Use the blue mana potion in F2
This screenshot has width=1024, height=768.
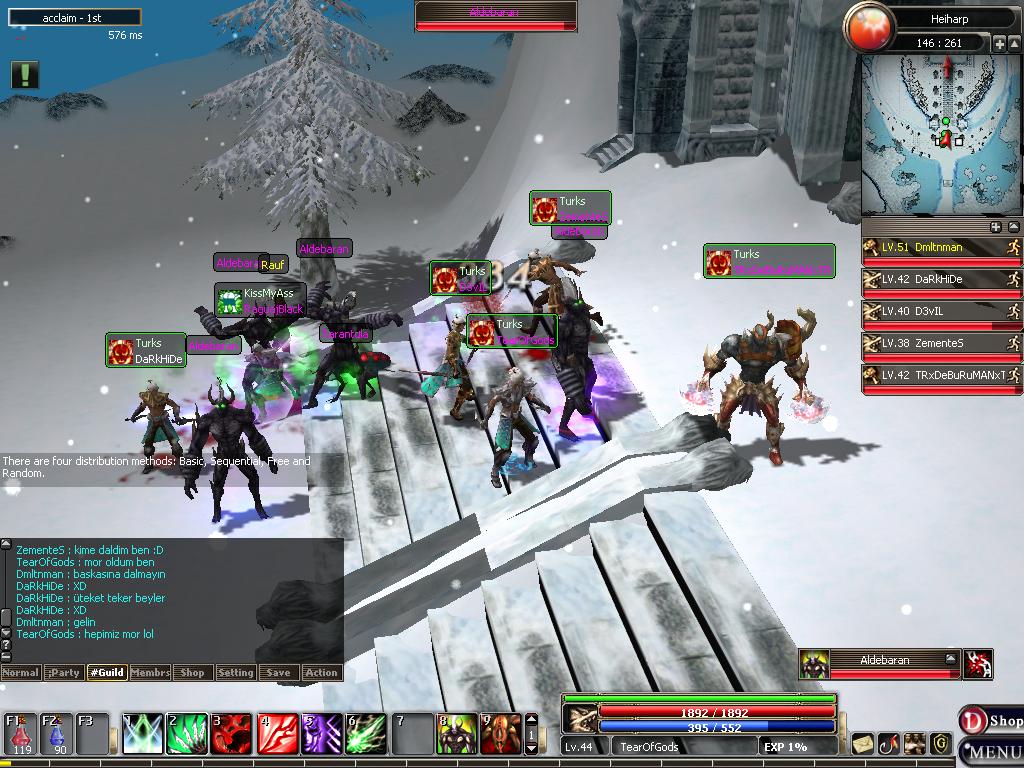pos(56,734)
